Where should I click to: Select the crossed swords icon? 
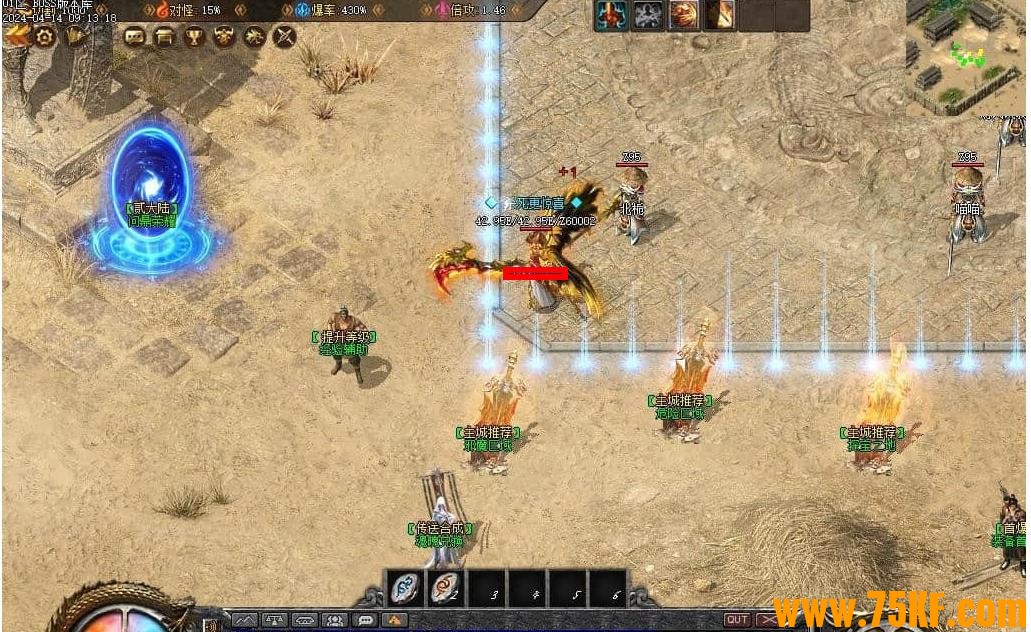[285, 37]
